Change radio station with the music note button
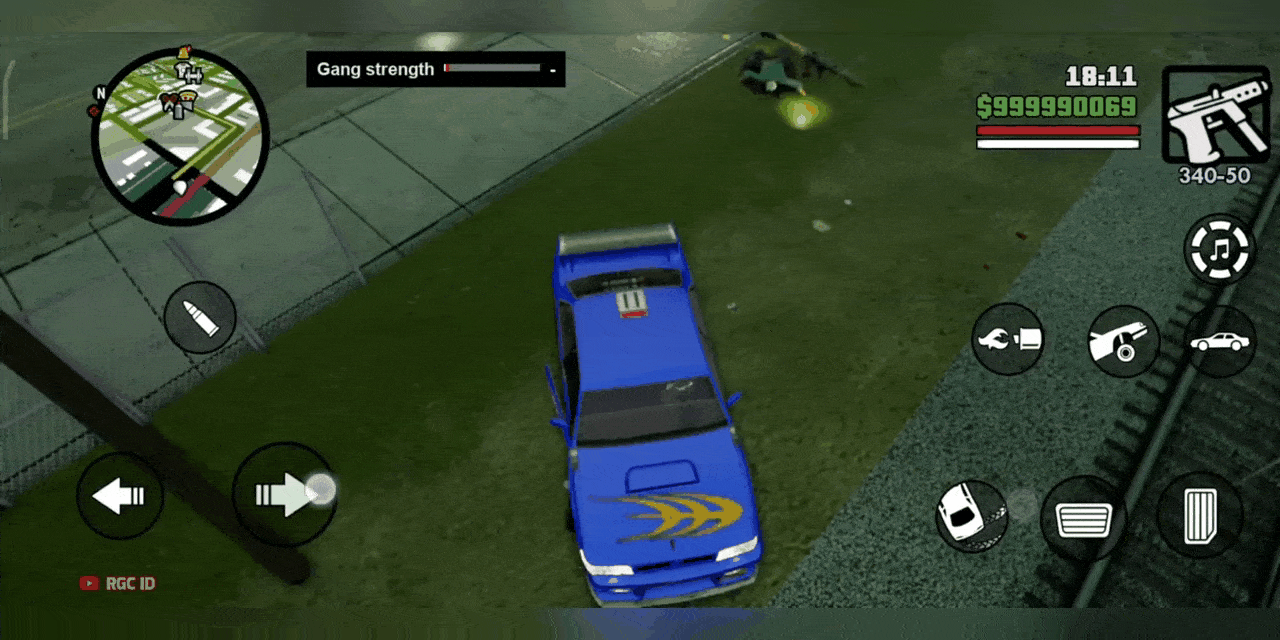Image resolution: width=1280 pixels, height=640 pixels. click(x=1219, y=250)
